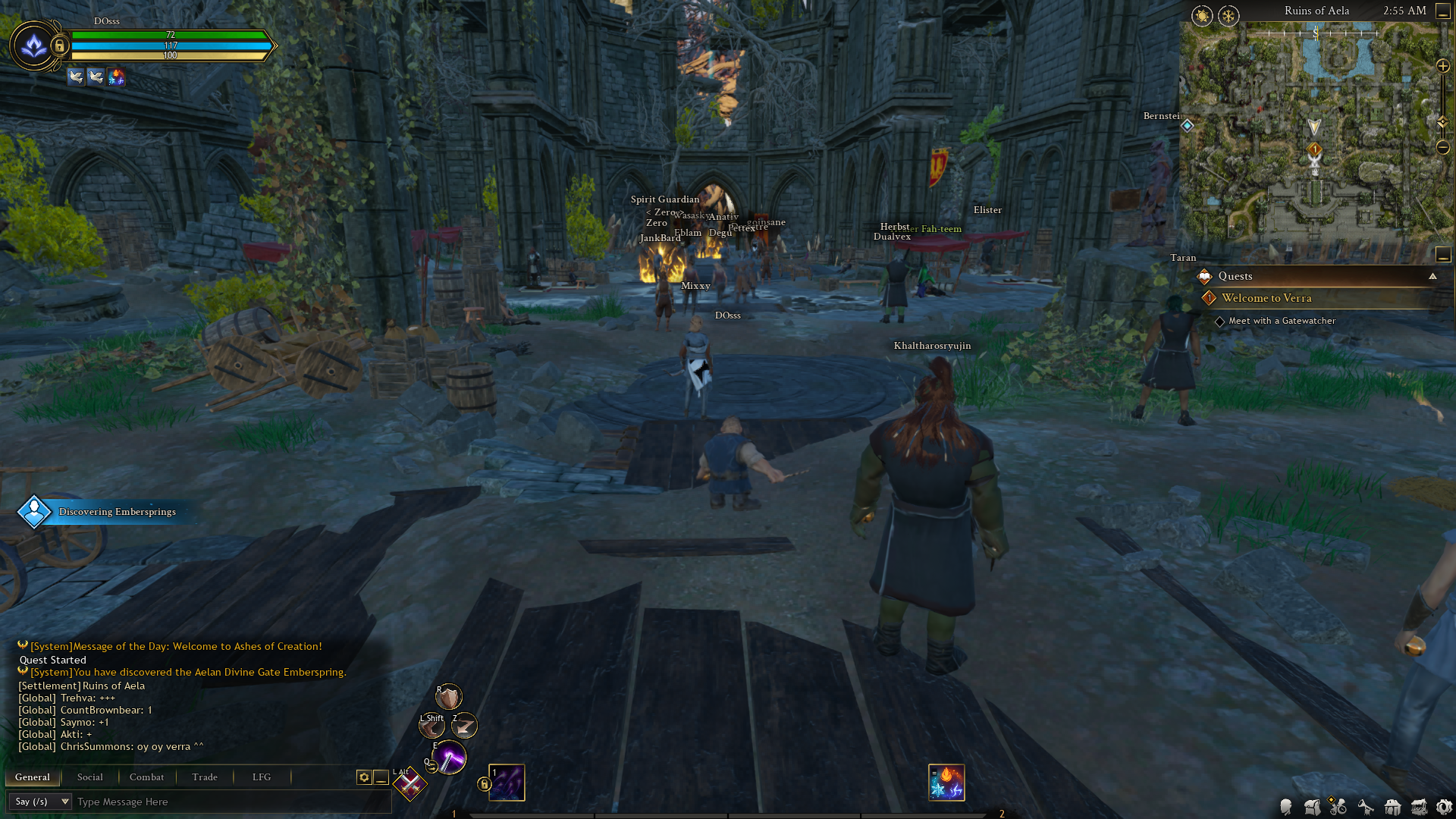Open the Say channel dropdown
Viewport: 1456px width, 819px height.
[39, 802]
